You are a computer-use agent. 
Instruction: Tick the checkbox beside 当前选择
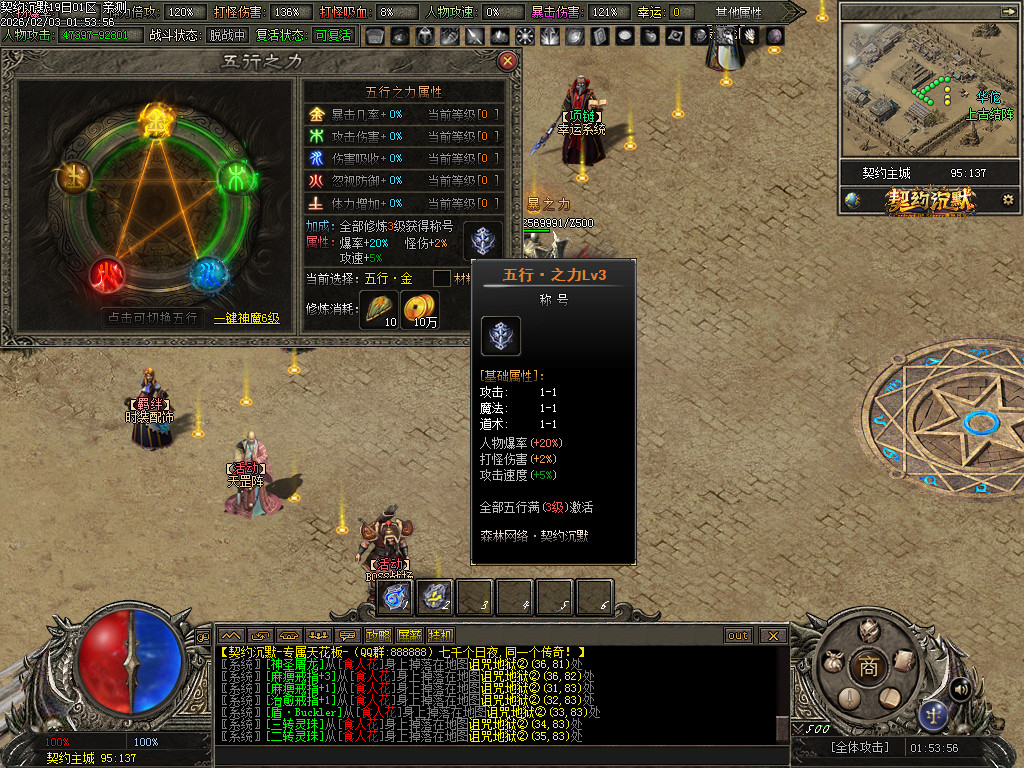pos(441,278)
